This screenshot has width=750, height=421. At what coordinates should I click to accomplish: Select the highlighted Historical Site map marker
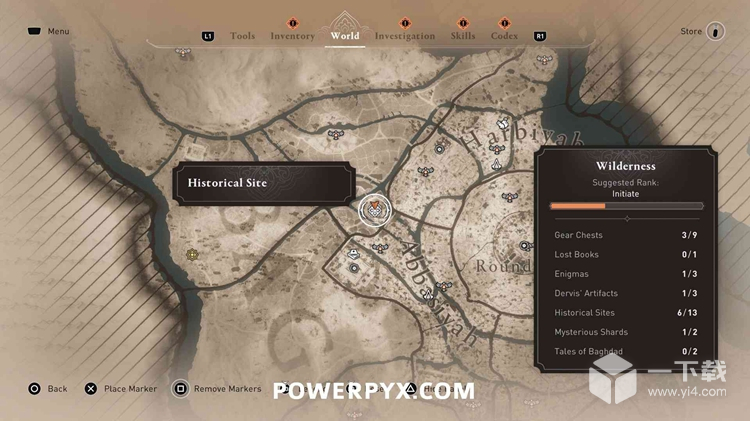click(374, 209)
